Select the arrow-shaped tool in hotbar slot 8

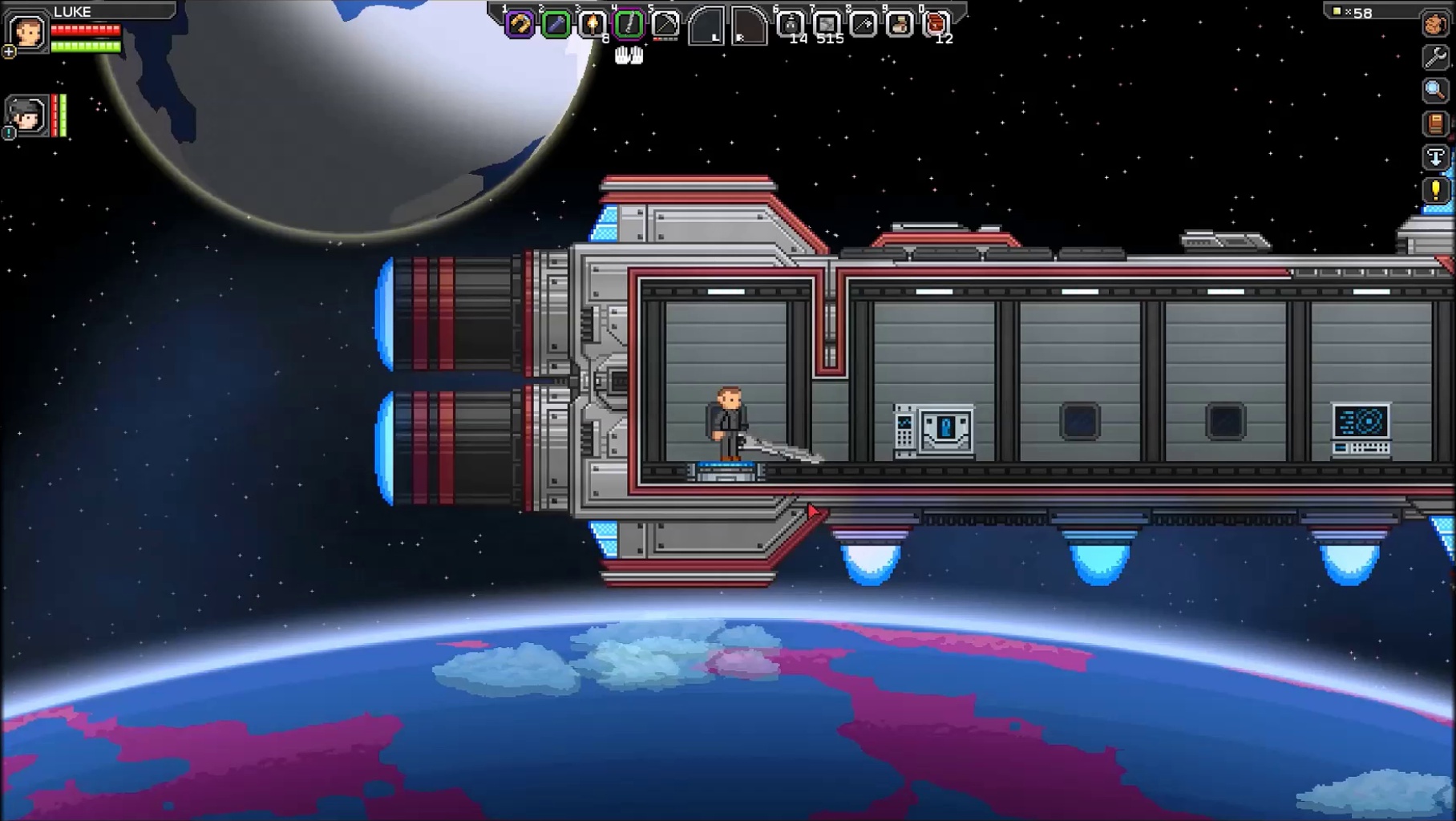[863, 25]
